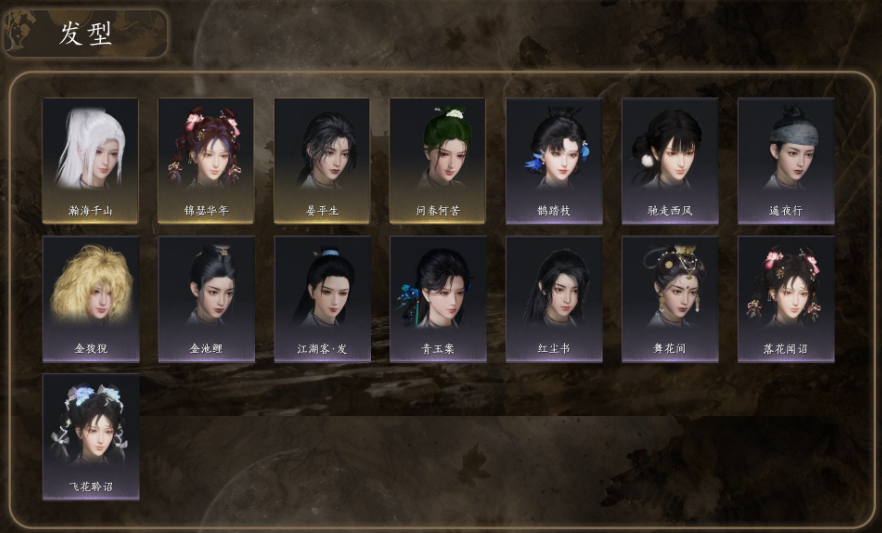The width and height of the screenshot is (882, 533).
Task: Select the 舞花间 ornate hairstyle
Action: click(670, 298)
